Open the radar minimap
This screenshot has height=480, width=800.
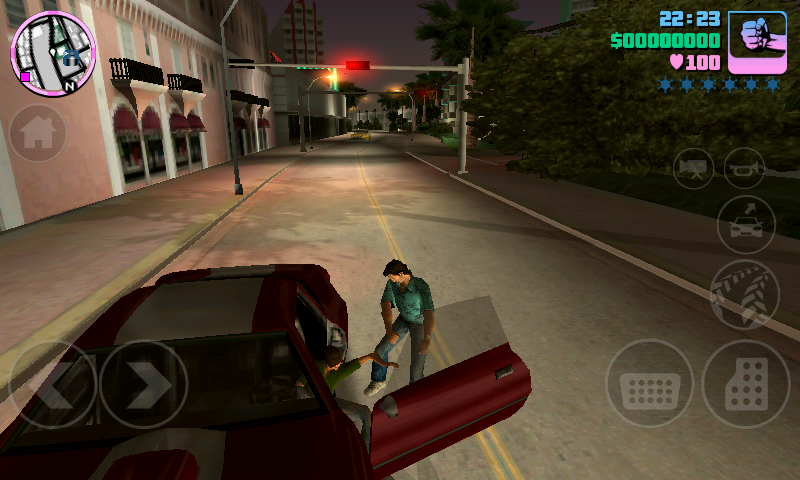point(53,54)
